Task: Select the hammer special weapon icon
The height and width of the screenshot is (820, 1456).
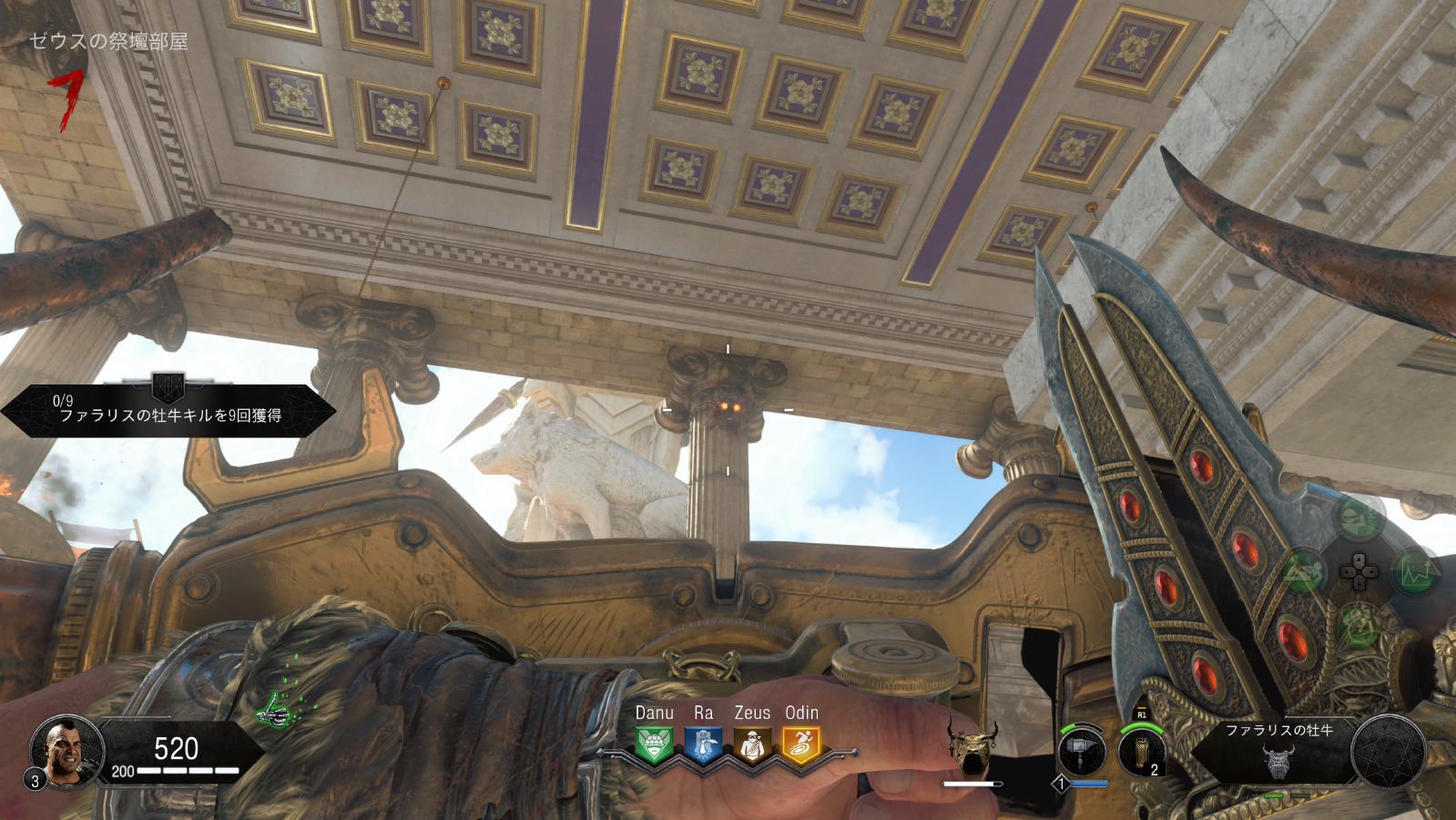Action: [x=1083, y=753]
